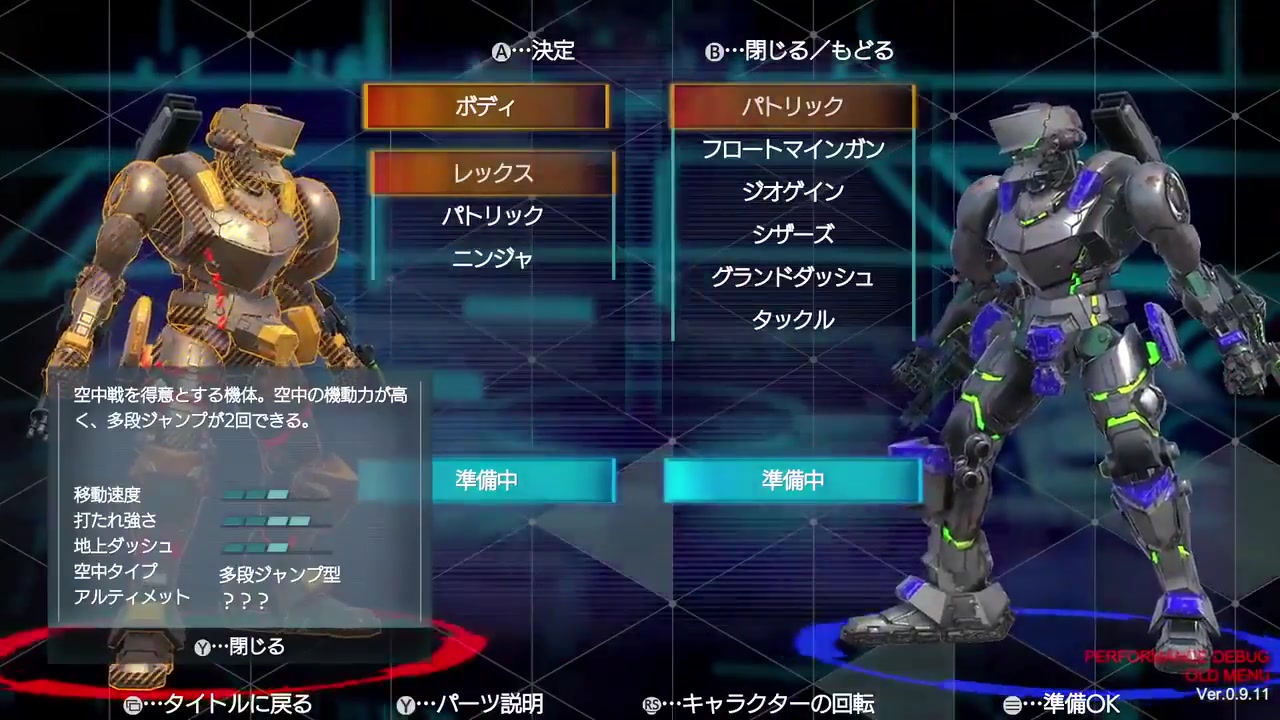The width and height of the screenshot is (1280, 720).
Task: Select the Ⓨ パーツ説明 prompt icon
Action: tap(406, 705)
